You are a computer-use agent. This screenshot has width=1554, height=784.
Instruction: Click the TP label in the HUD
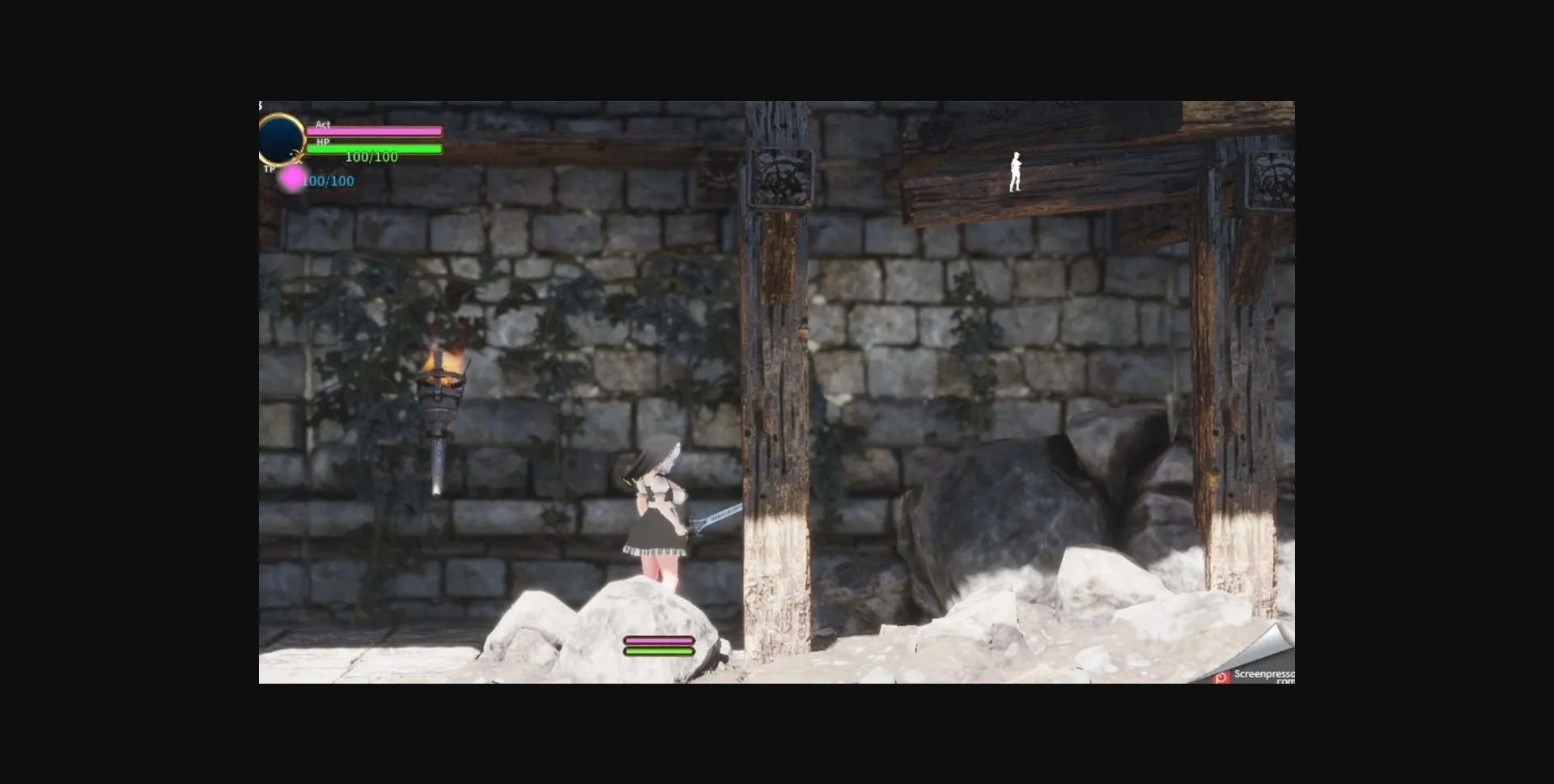coord(269,170)
